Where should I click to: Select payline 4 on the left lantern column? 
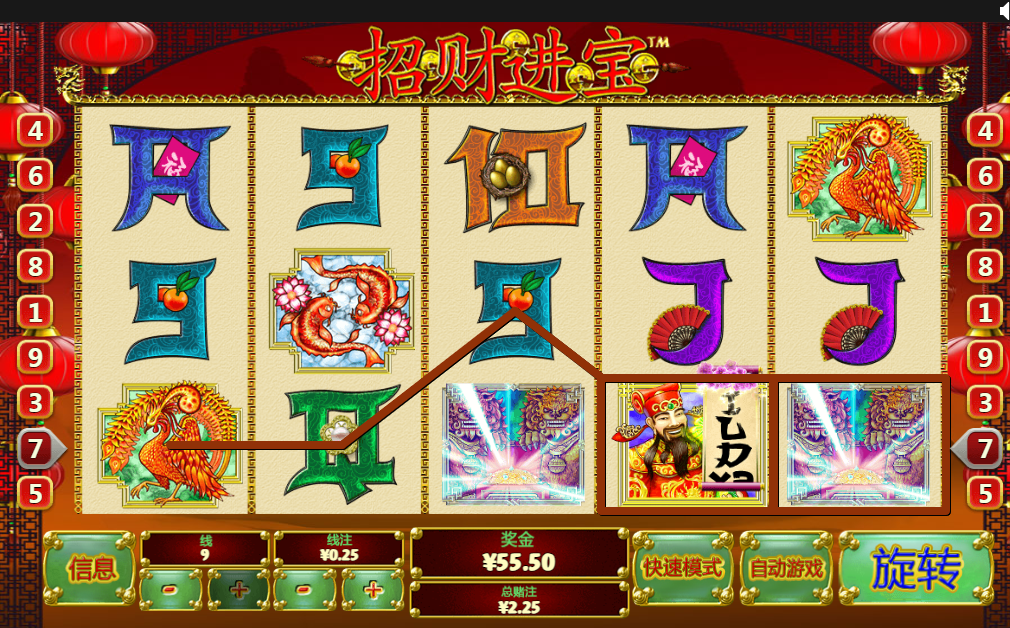pos(35,130)
